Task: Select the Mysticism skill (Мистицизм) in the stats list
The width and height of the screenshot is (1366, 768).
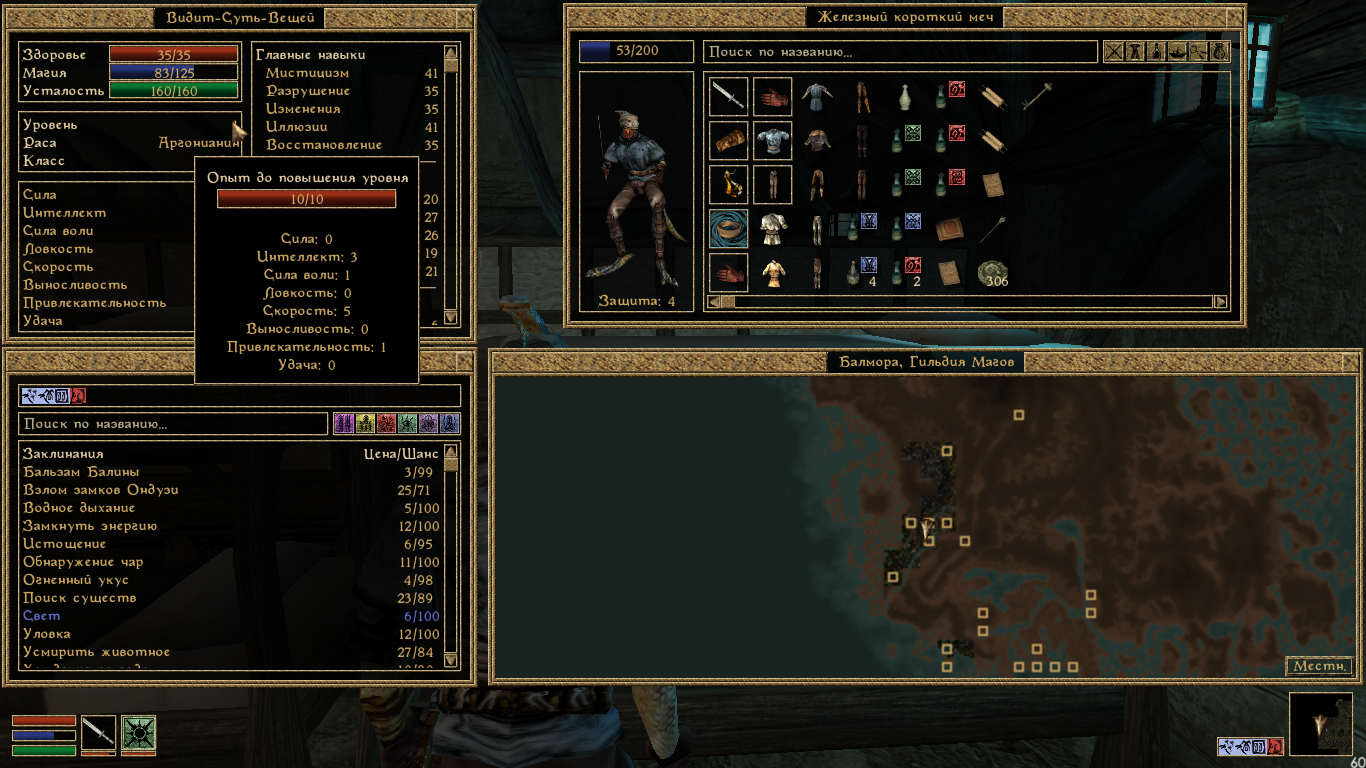Action: (308, 73)
